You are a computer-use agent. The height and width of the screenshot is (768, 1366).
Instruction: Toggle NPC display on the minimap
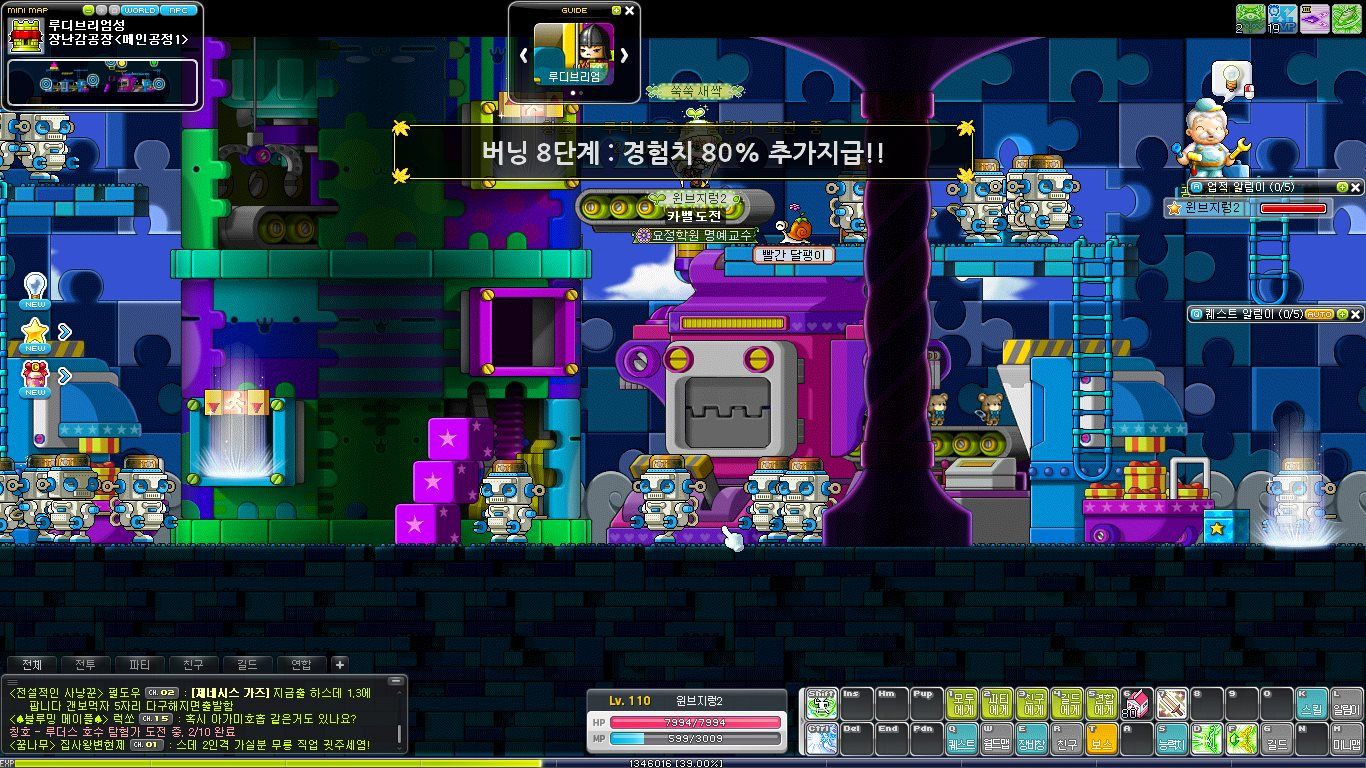[178, 10]
